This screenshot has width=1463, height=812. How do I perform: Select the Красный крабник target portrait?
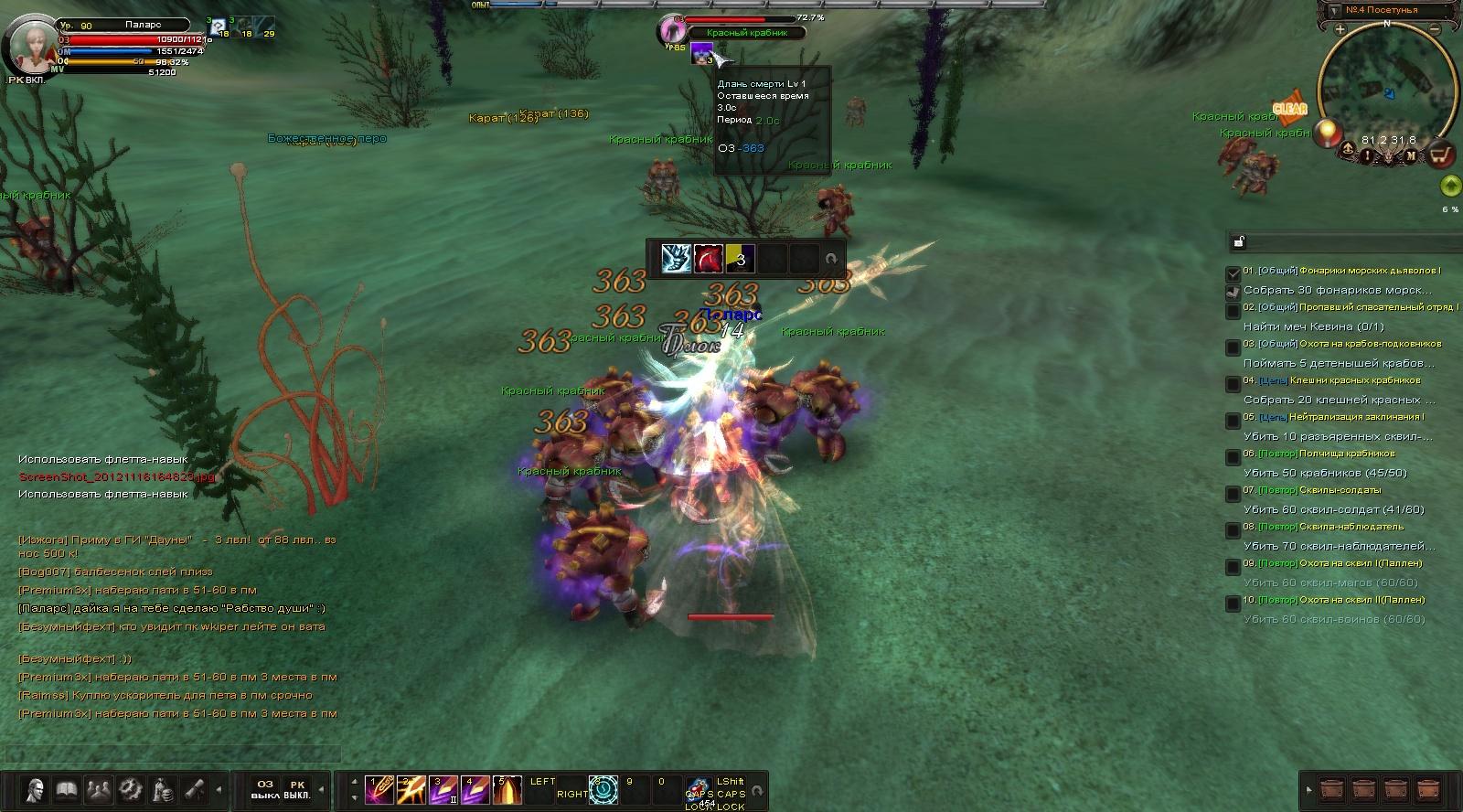673,30
